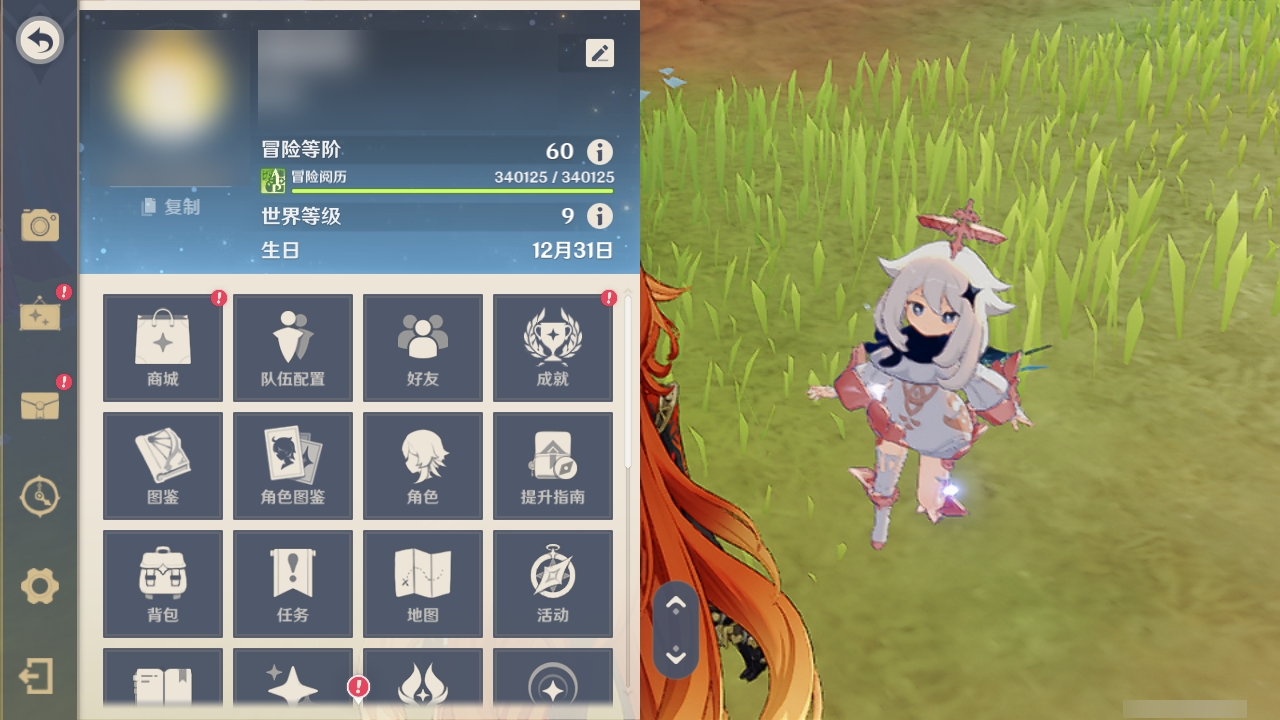Open the 背包 inventory backpack icon
Image resolution: width=1280 pixels, height=720 pixels.
(x=162, y=583)
